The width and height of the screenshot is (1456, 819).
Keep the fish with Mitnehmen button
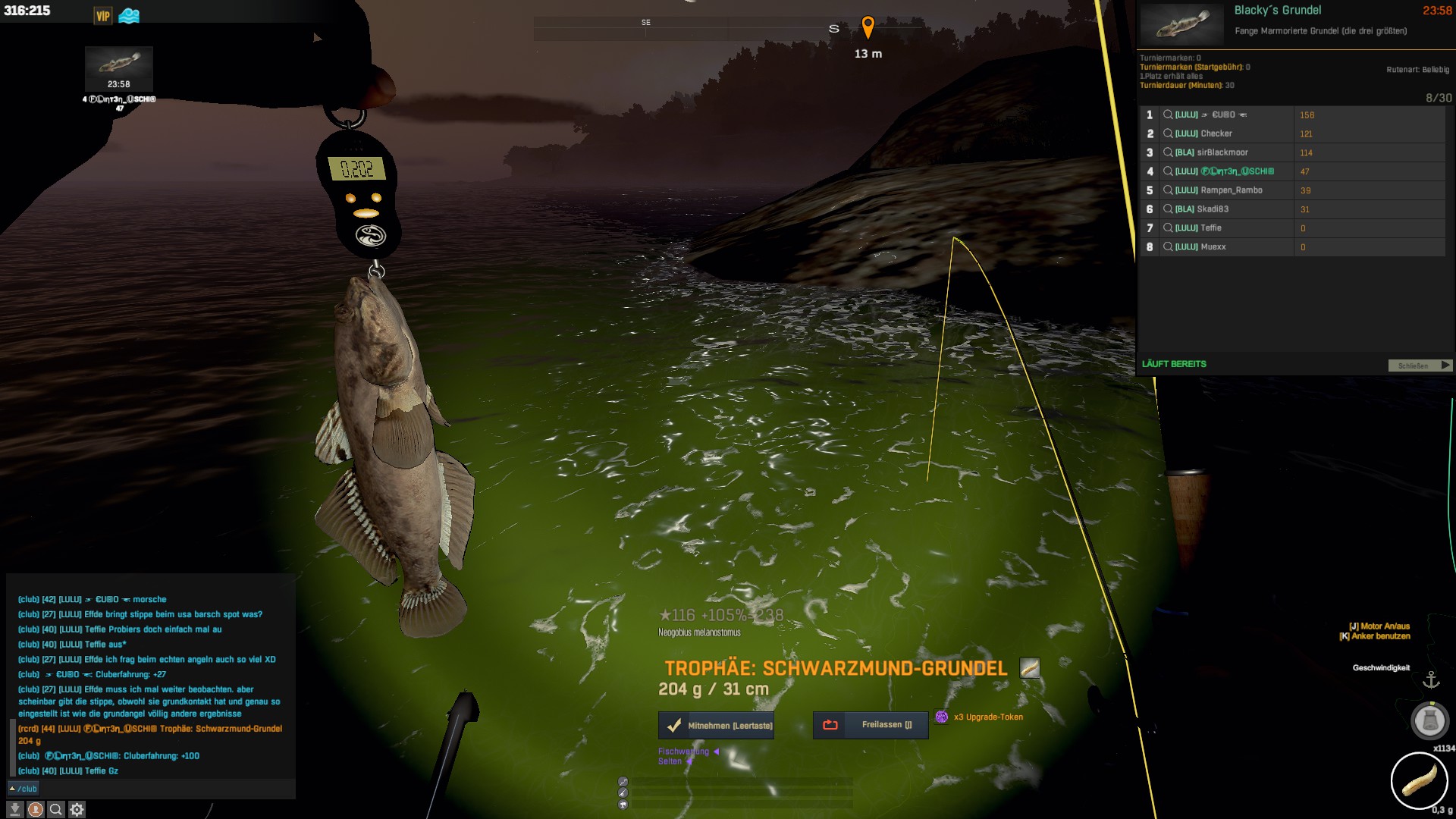[x=717, y=726]
